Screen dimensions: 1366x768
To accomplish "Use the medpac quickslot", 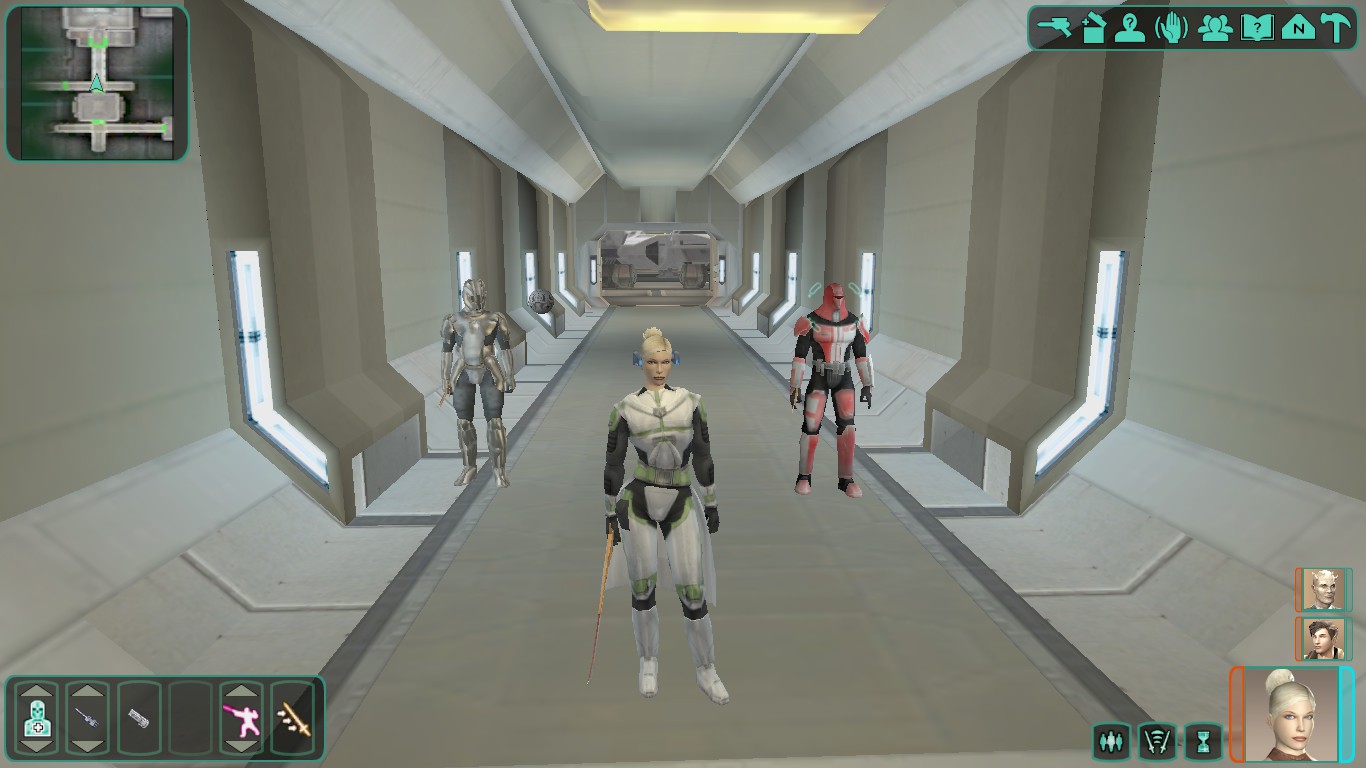I will coord(37,718).
